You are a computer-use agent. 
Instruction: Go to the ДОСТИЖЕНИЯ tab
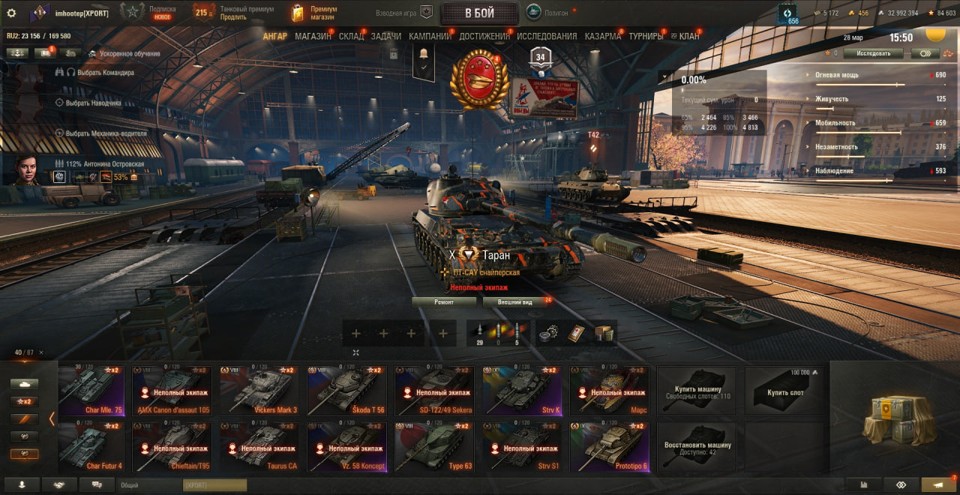(485, 37)
